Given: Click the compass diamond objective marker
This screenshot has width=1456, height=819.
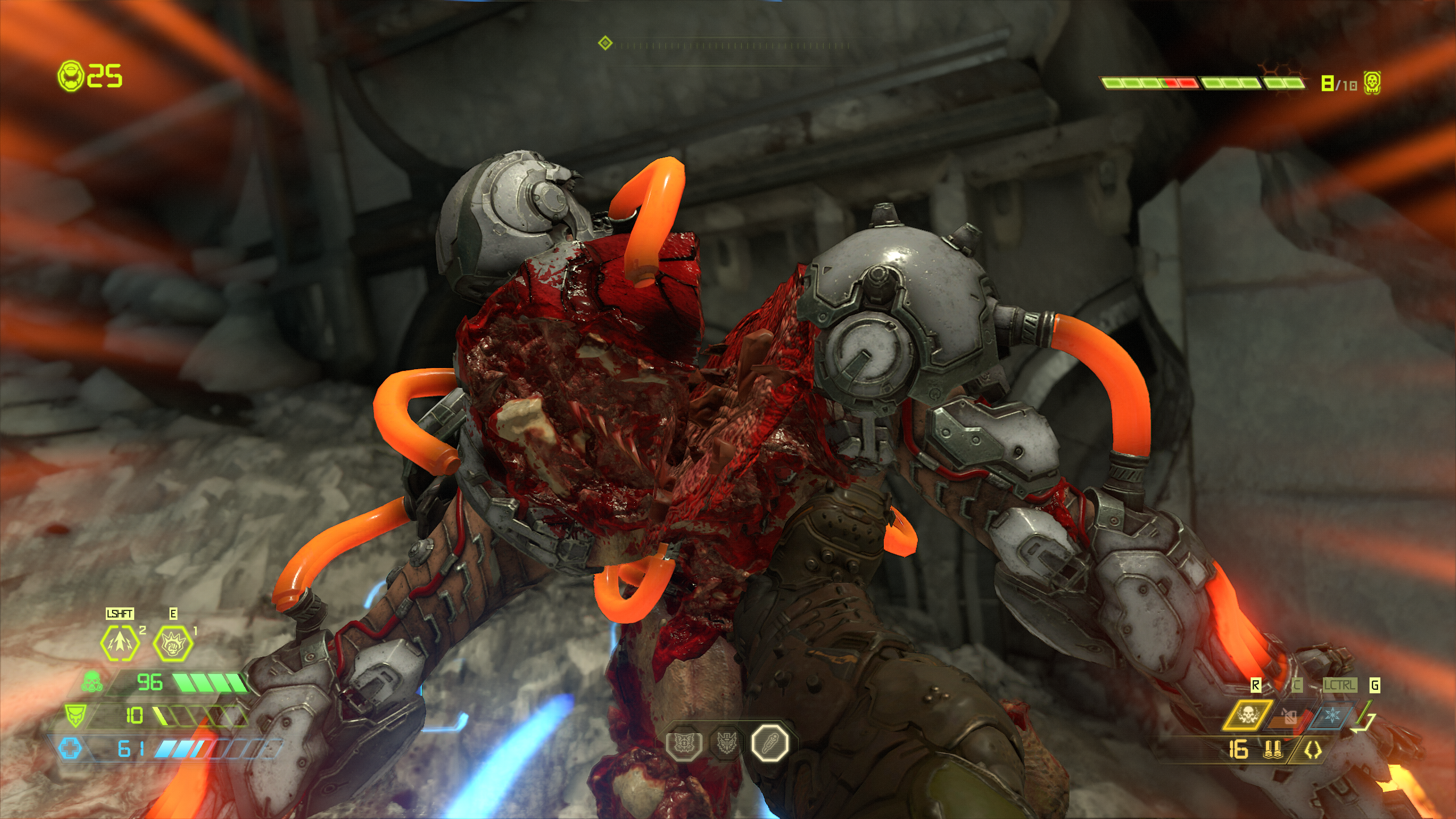Looking at the screenshot, I should point(605,43).
